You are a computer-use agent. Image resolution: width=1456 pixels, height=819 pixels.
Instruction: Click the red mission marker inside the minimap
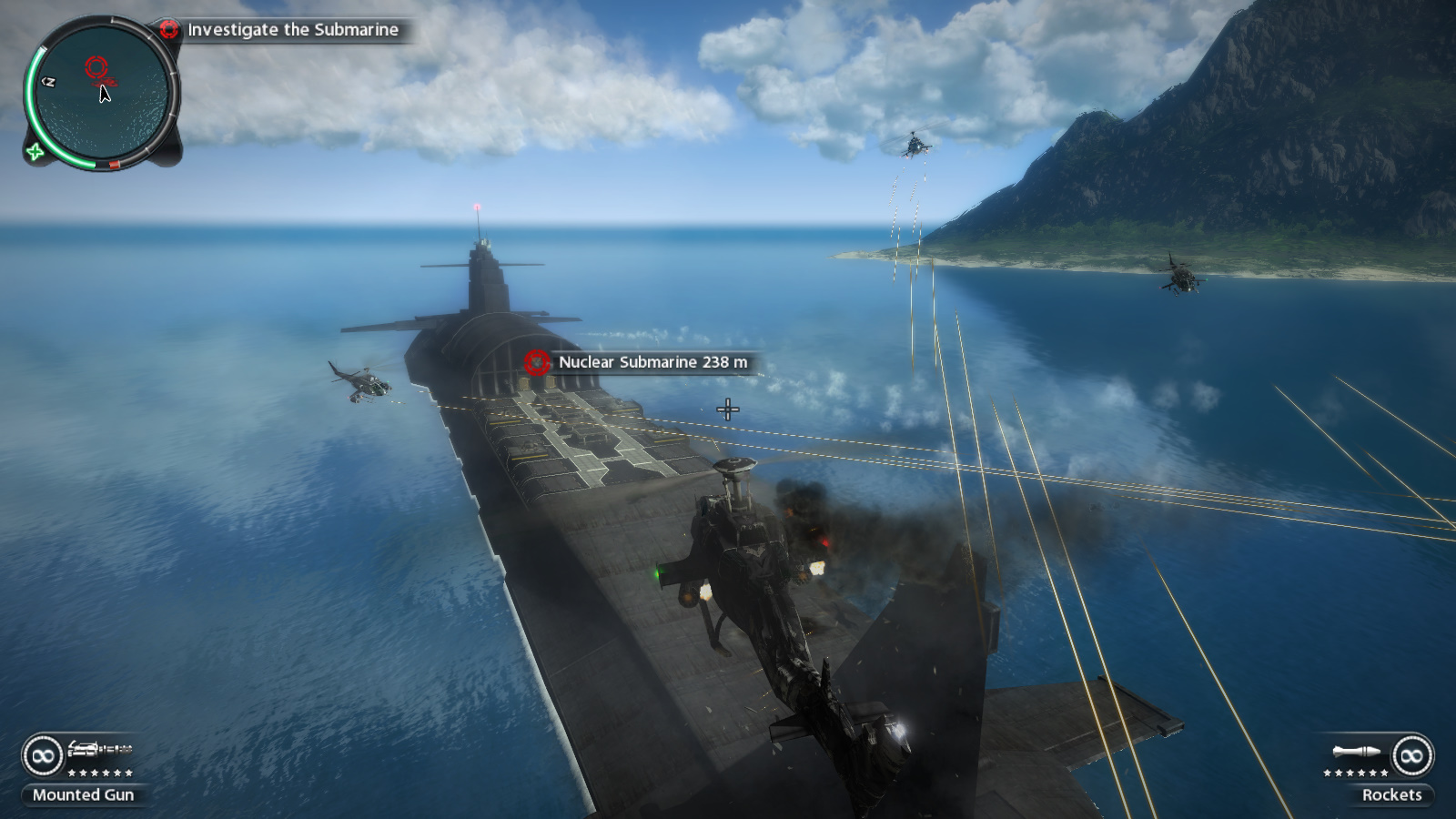97,66
